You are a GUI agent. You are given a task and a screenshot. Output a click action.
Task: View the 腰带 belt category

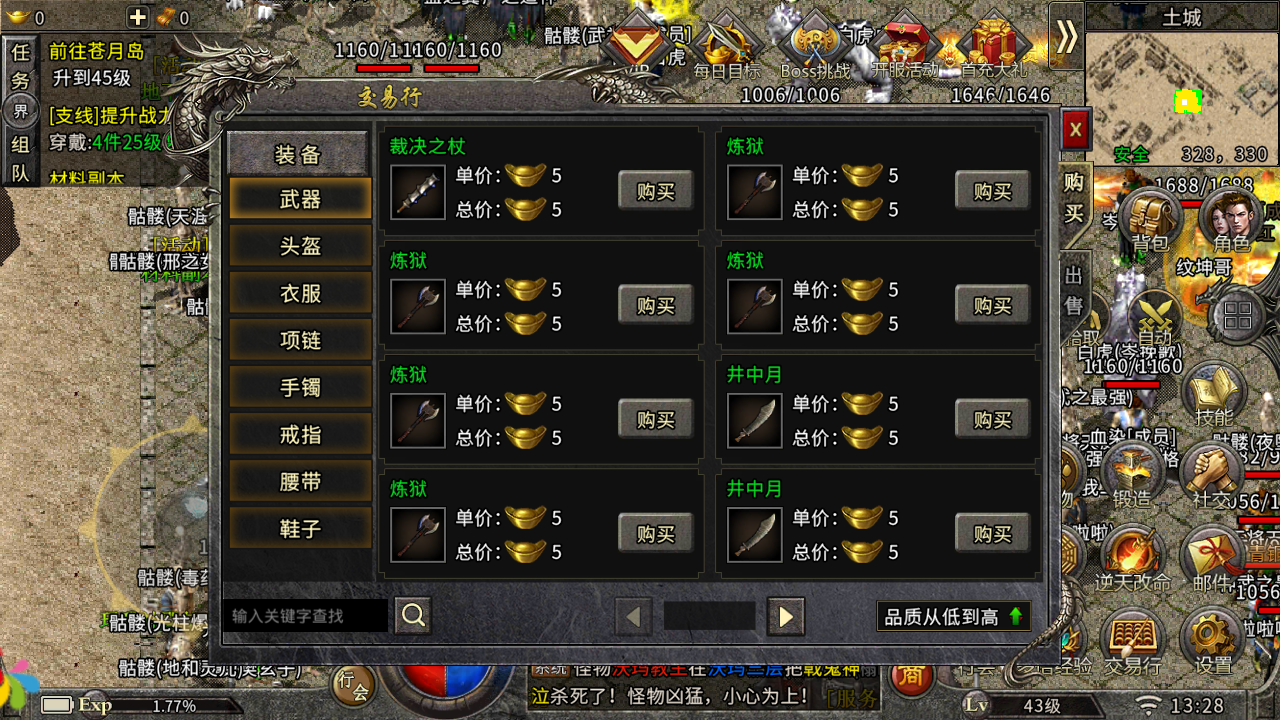(x=300, y=481)
